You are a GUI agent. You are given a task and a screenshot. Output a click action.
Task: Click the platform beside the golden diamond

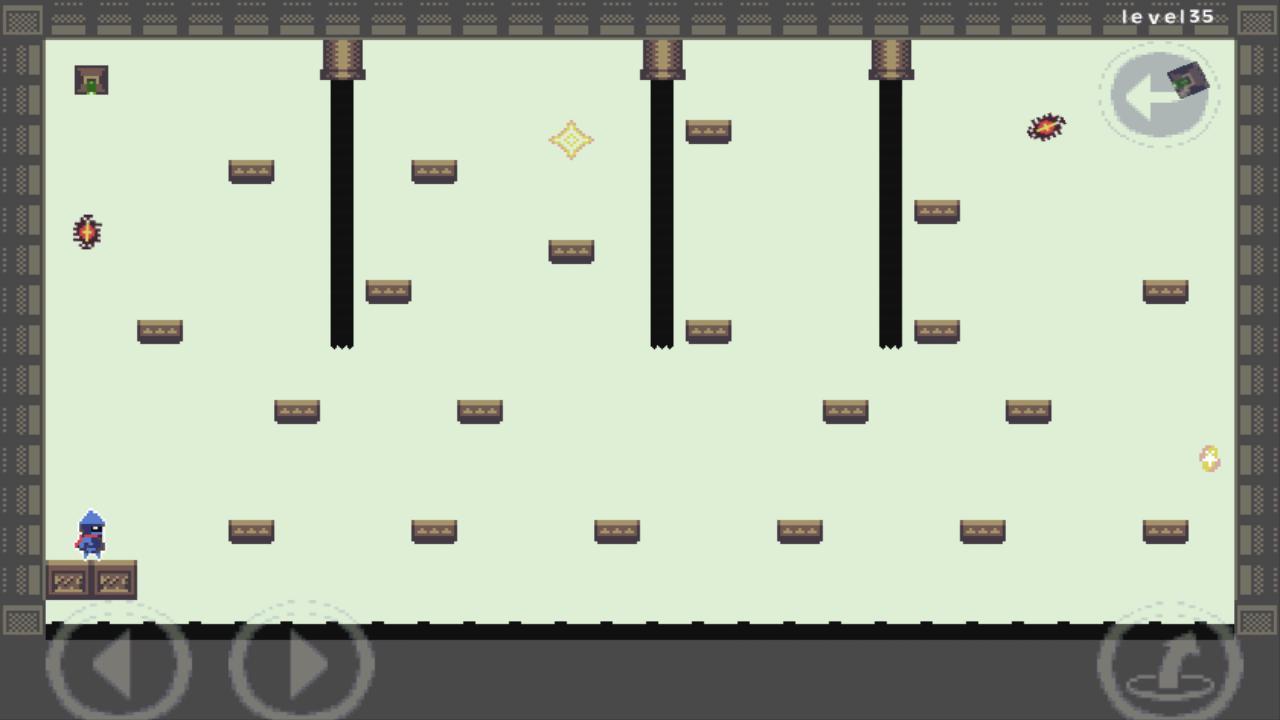(x=709, y=131)
